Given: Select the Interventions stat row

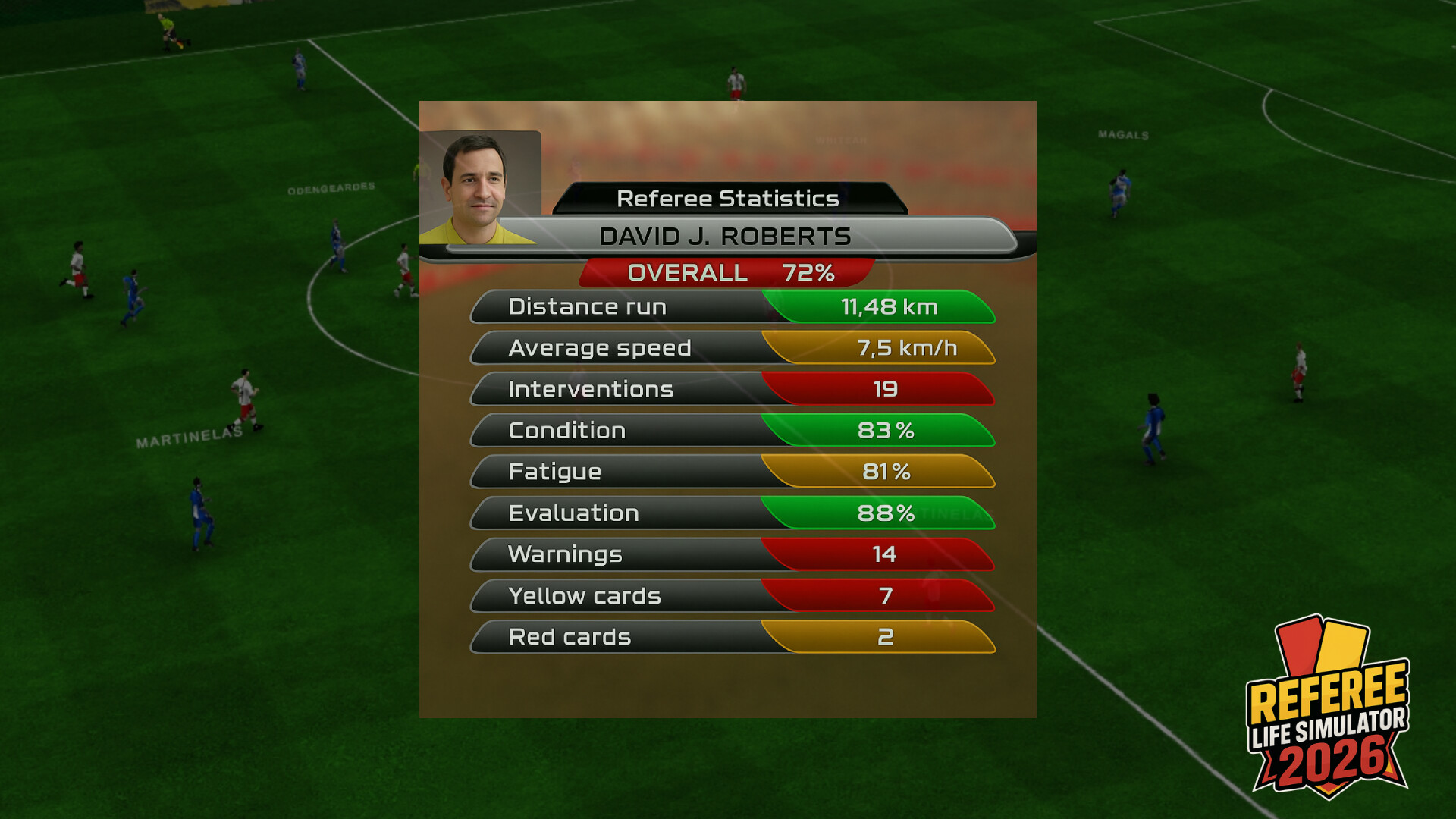Looking at the screenshot, I should 732,389.
